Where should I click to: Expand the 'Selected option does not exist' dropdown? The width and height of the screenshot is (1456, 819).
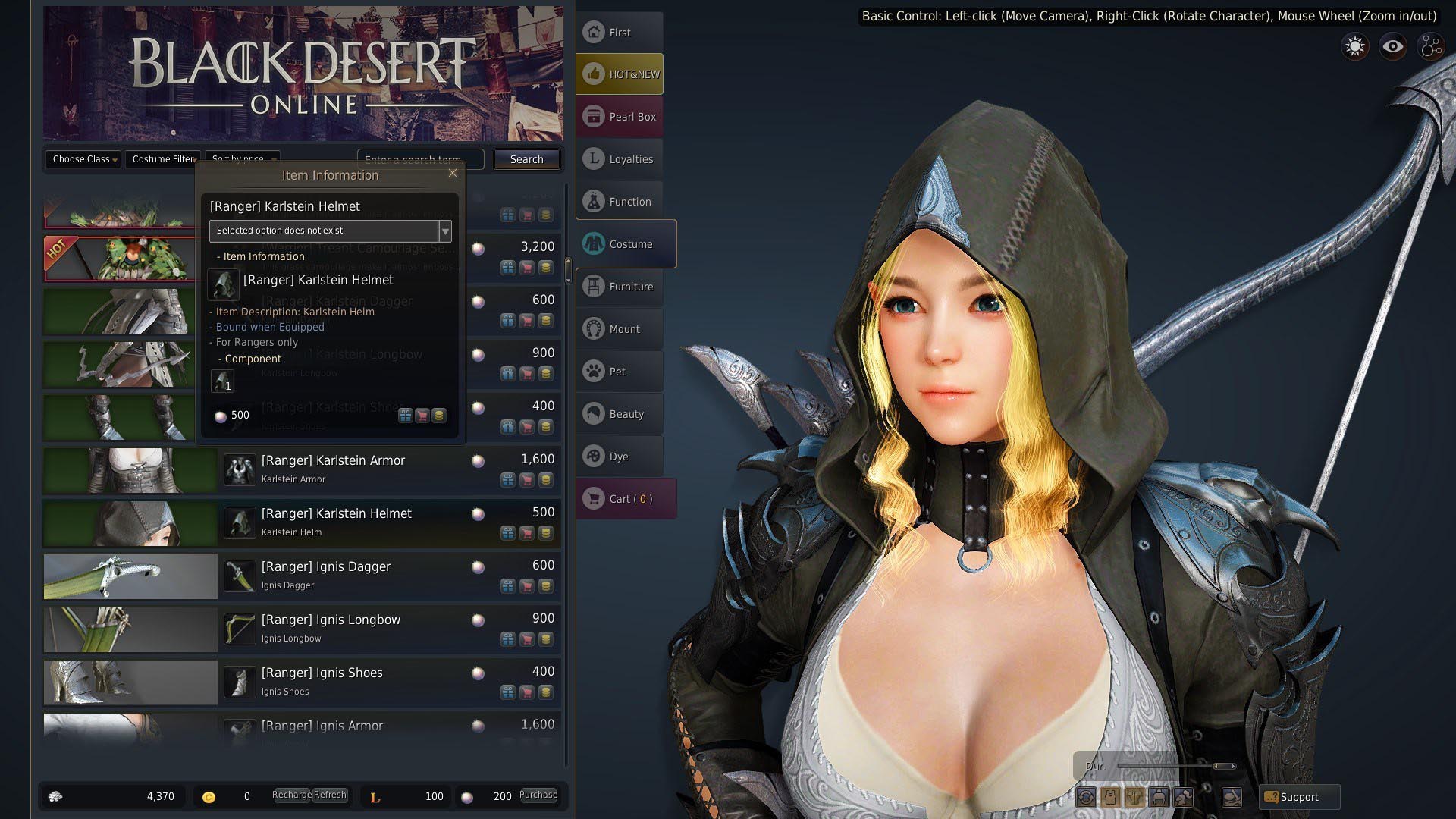445,231
